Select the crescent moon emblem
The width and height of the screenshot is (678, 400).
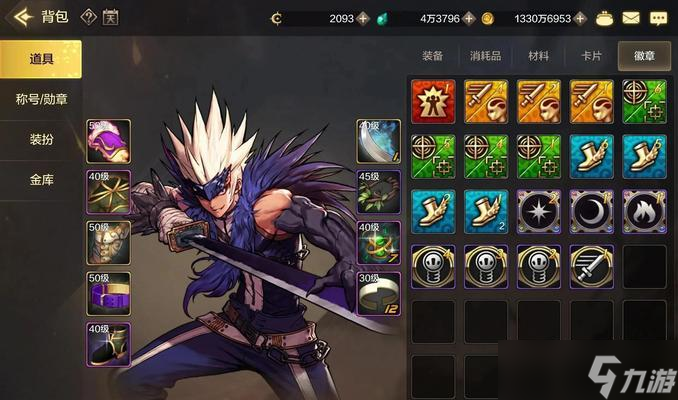(x=592, y=212)
